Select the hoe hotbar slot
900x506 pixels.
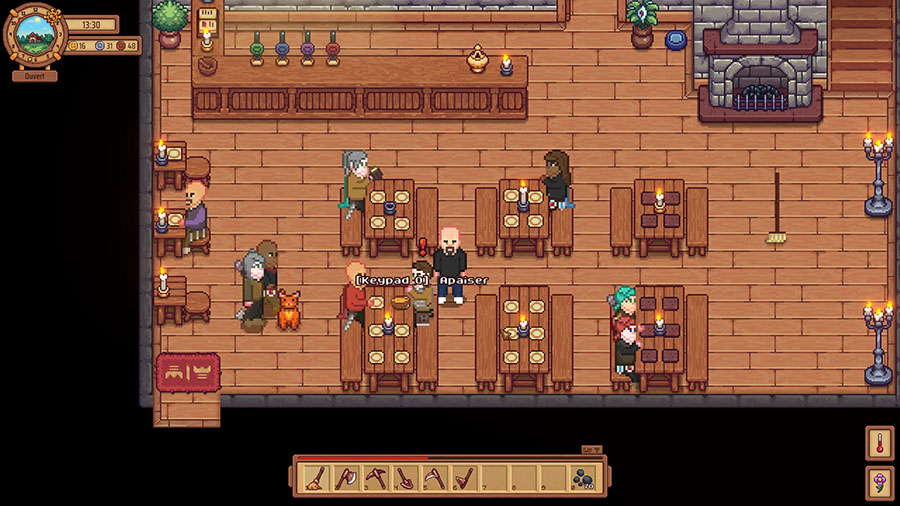click(464, 478)
